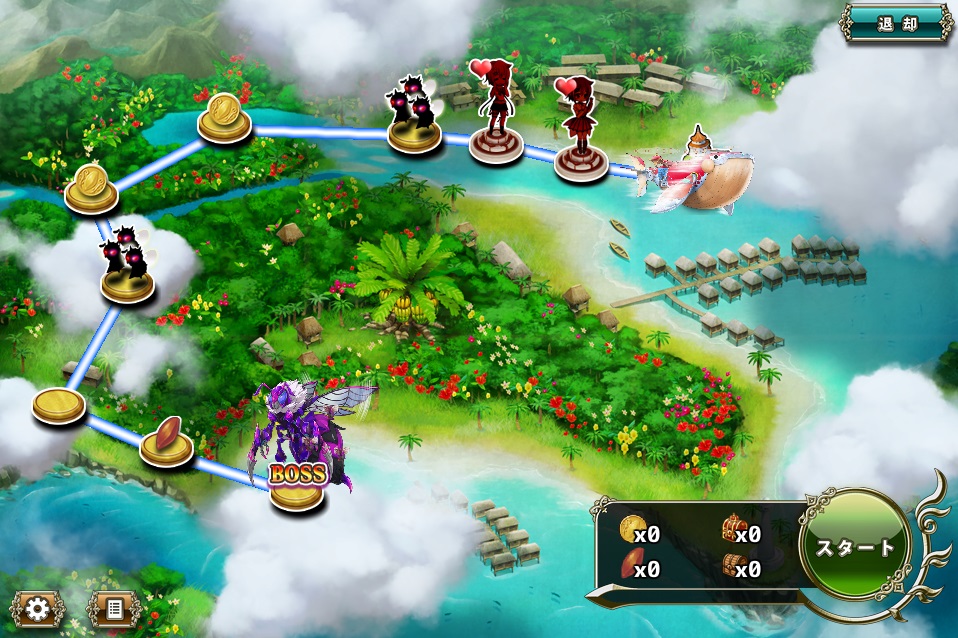Image resolution: width=958 pixels, height=638 pixels.
Task: Open the gear settings menu
Action: [38, 608]
